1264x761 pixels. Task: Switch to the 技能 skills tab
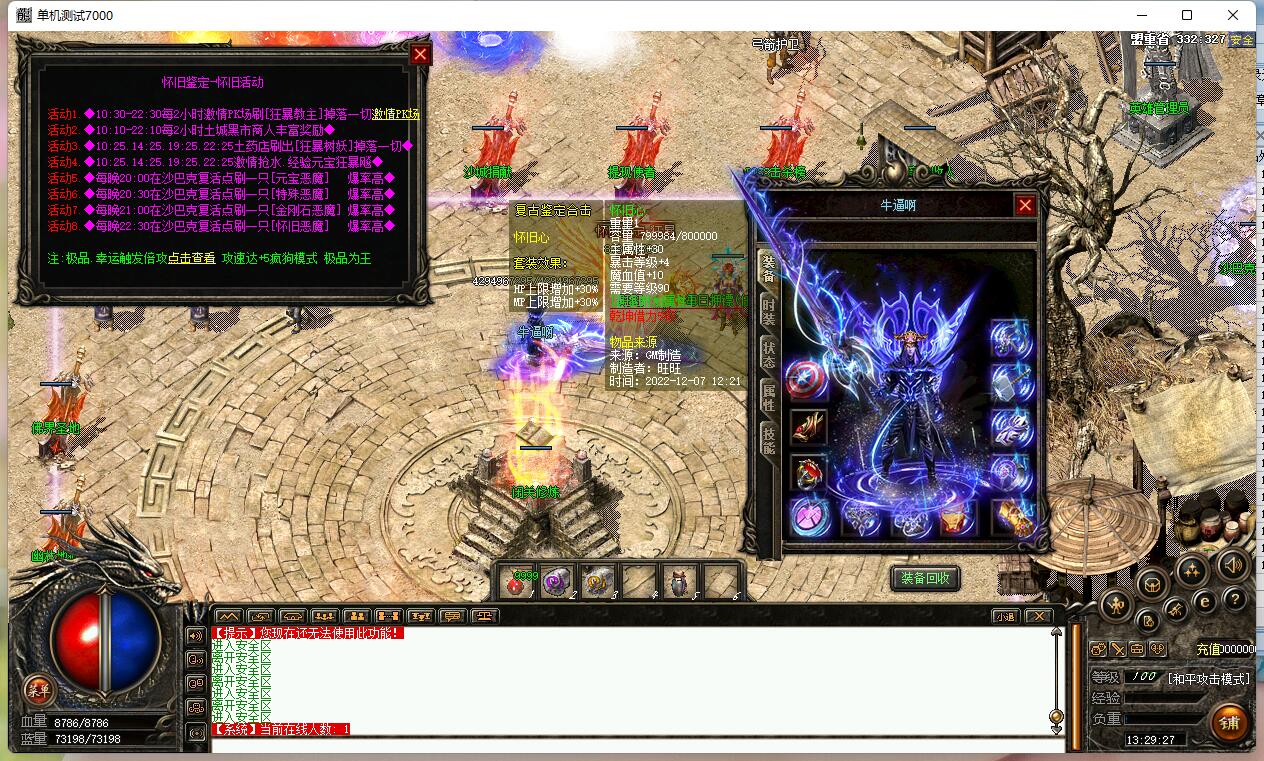(768, 440)
